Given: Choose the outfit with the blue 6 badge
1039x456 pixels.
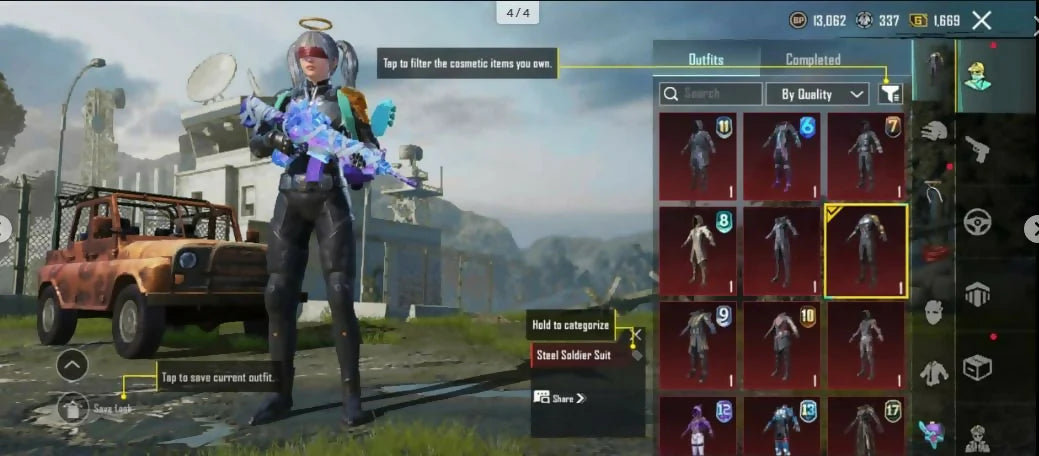Looking at the screenshot, I should coord(781,155).
